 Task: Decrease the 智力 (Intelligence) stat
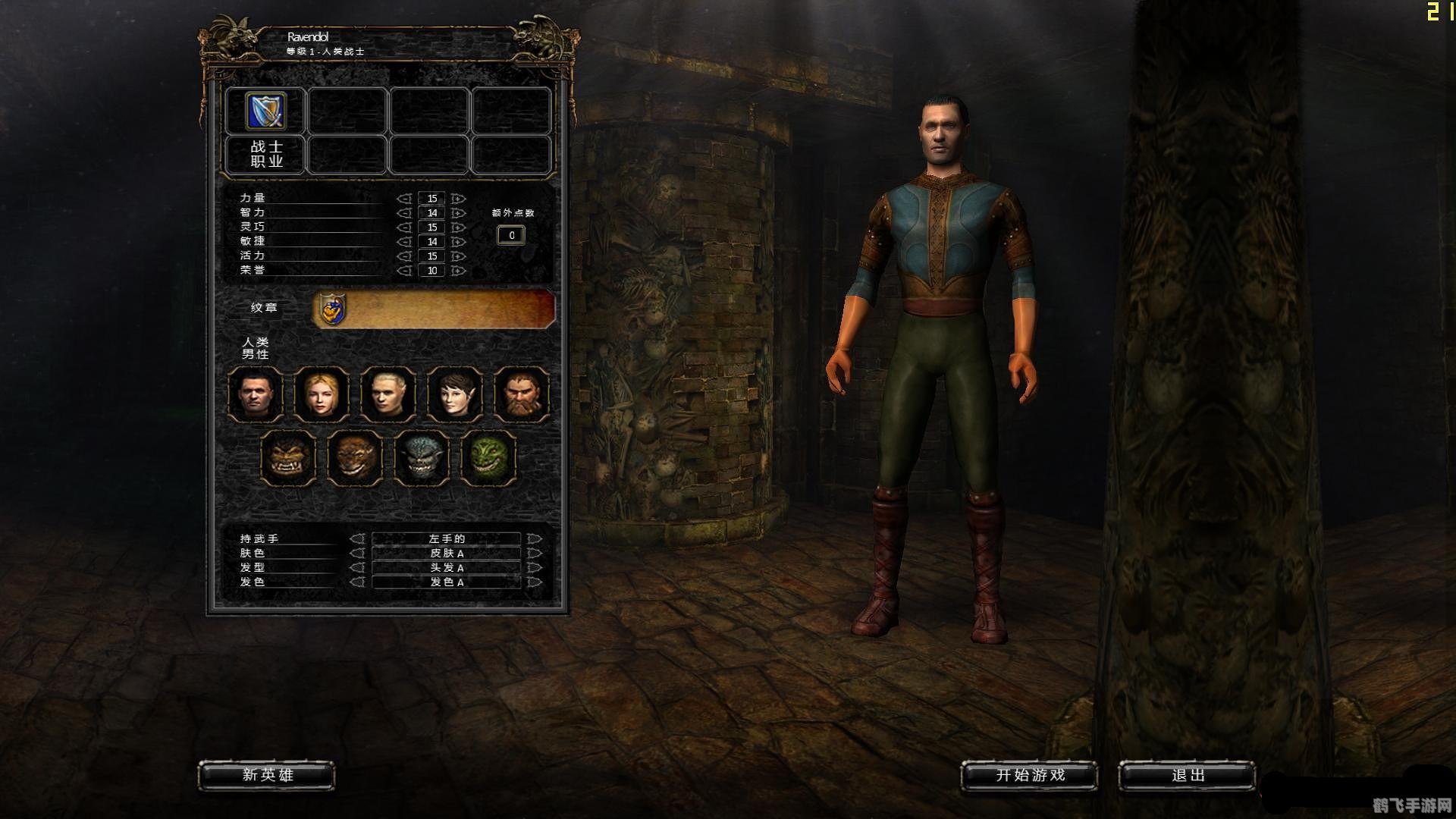(405, 213)
